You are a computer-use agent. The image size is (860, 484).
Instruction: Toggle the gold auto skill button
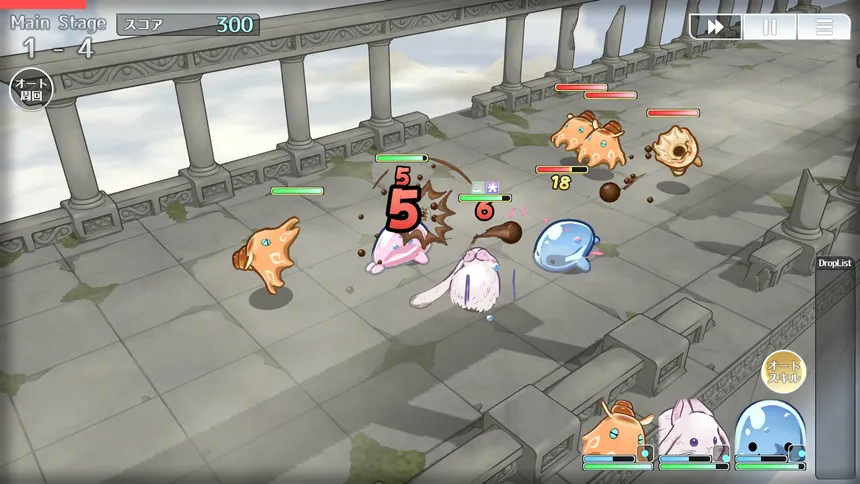(783, 371)
